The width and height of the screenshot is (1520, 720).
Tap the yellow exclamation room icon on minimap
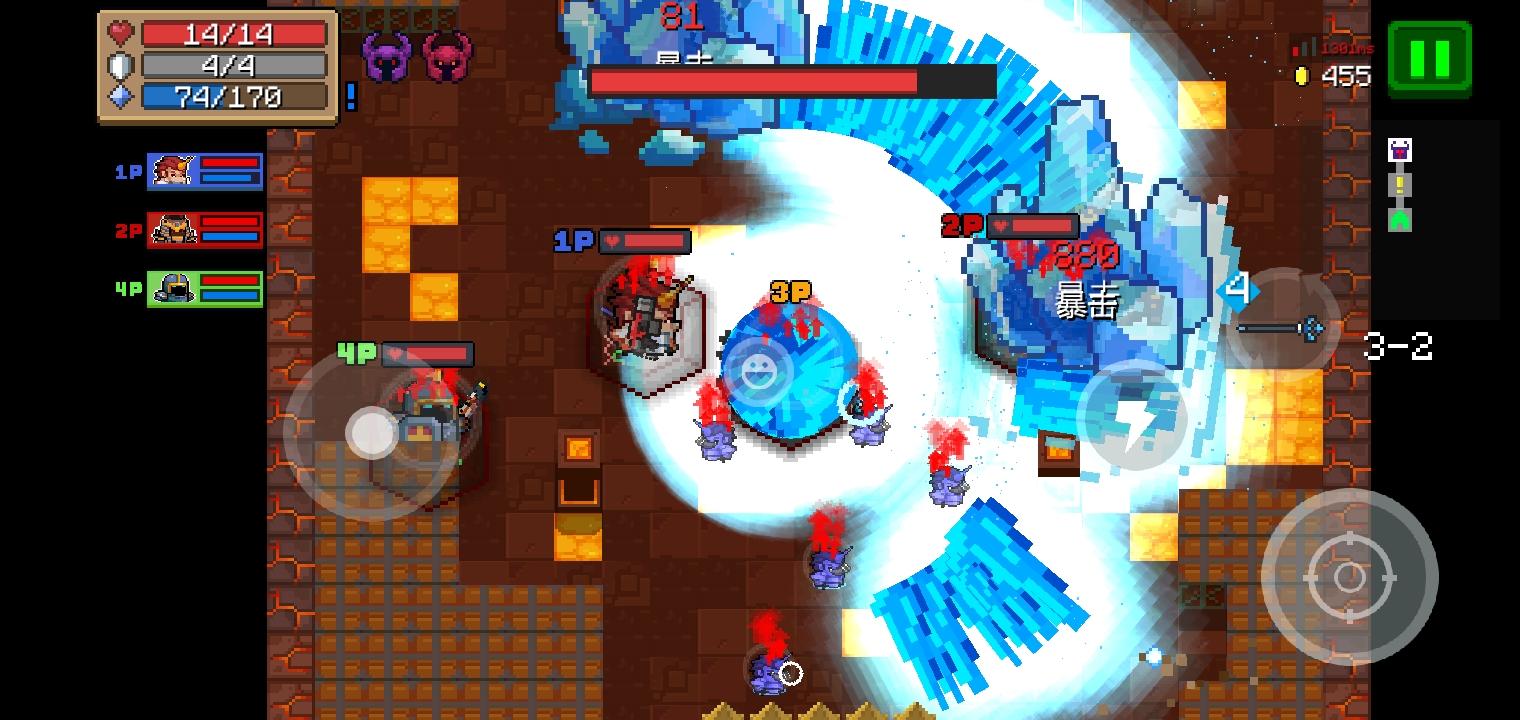(1400, 184)
